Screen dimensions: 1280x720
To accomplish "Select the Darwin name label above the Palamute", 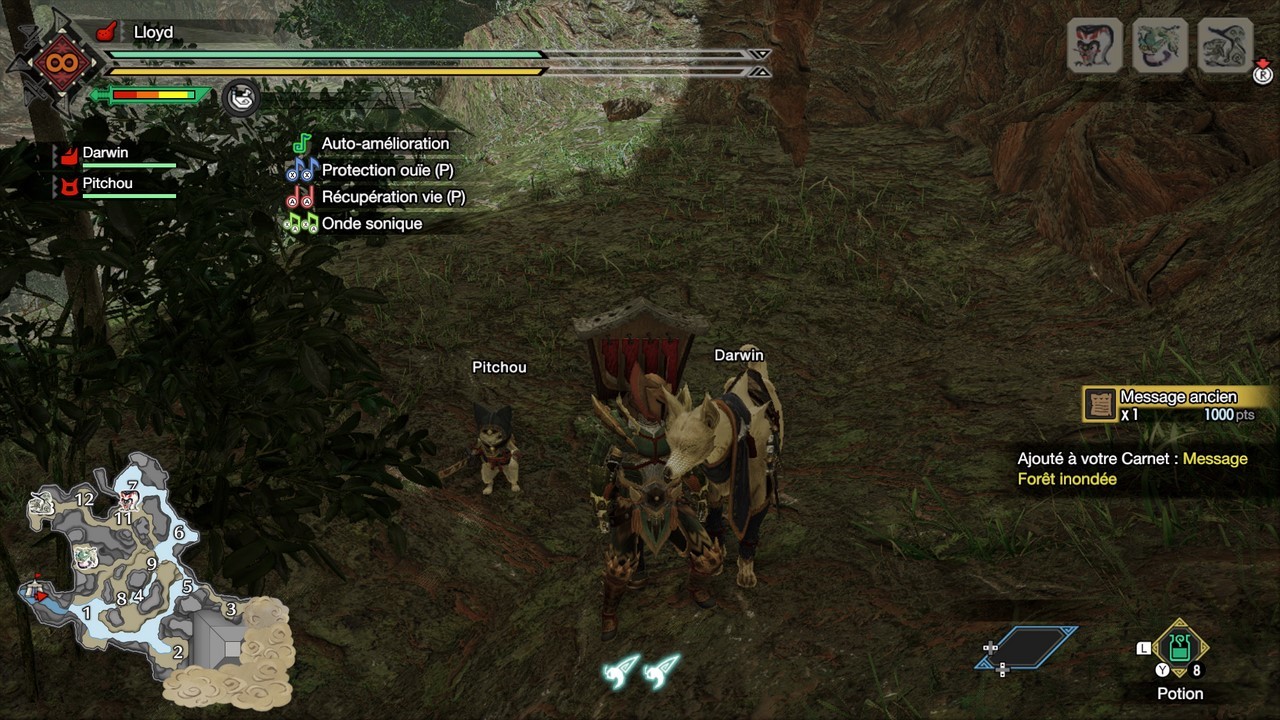I will 737,355.
